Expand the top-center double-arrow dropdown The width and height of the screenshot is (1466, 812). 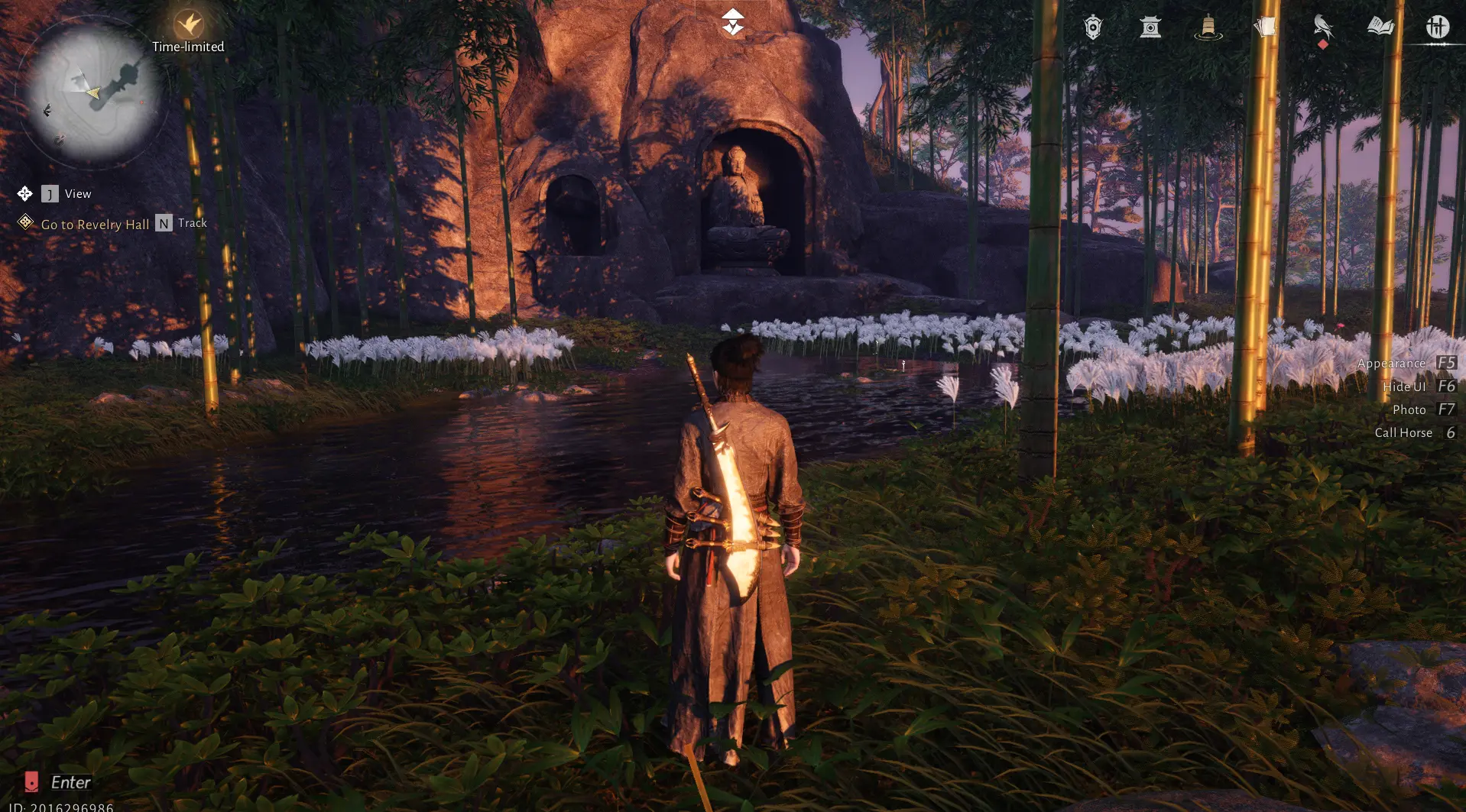pyautogui.click(x=732, y=23)
